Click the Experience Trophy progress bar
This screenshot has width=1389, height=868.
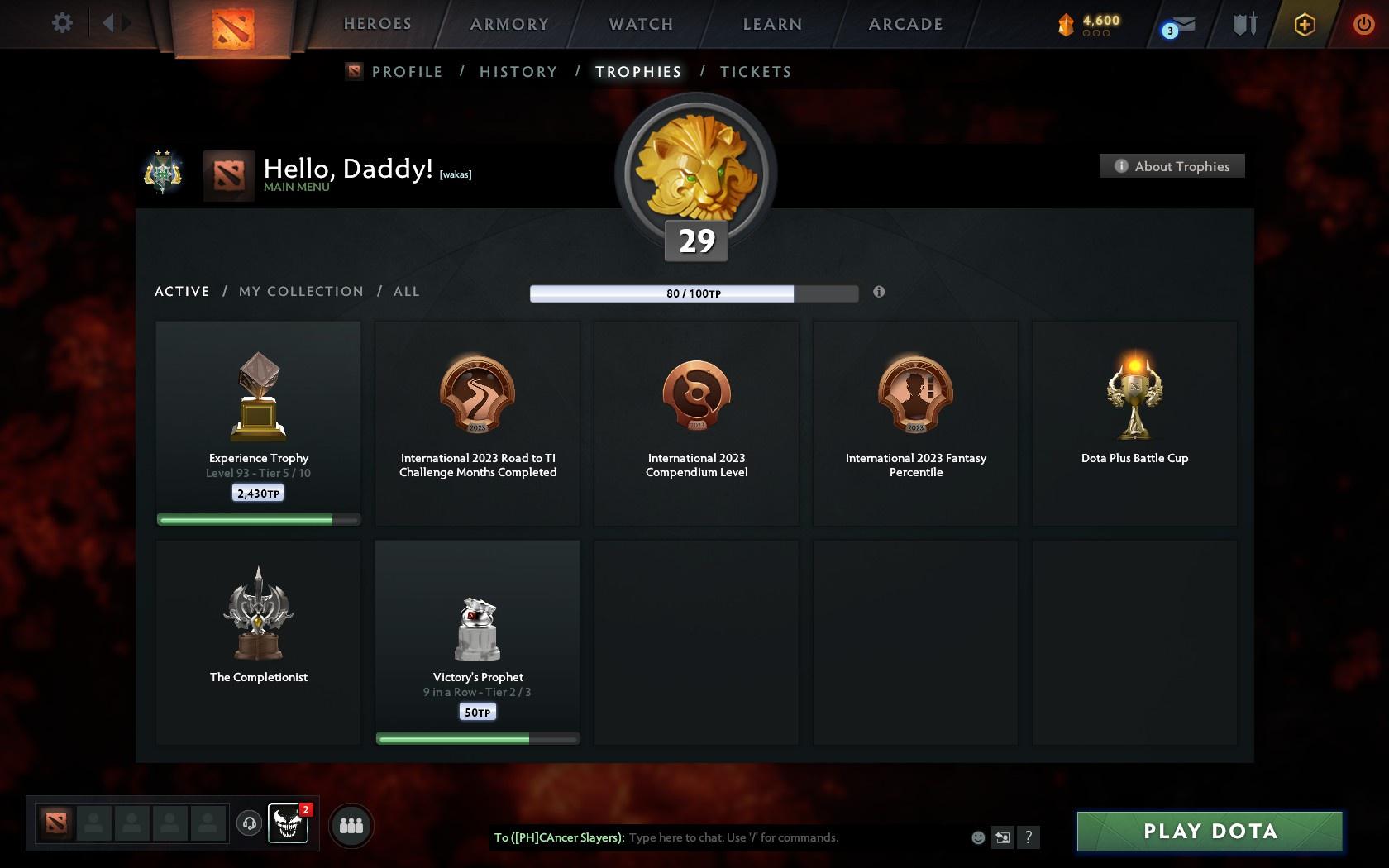pyautogui.click(x=258, y=519)
